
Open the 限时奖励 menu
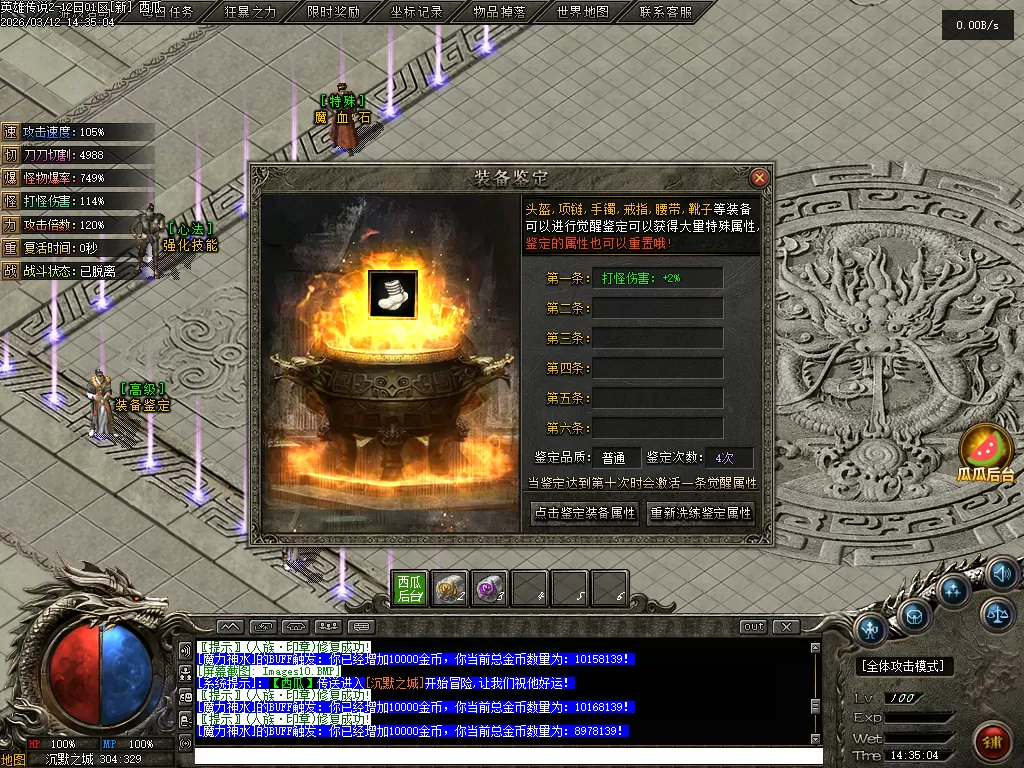pyautogui.click(x=334, y=12)
